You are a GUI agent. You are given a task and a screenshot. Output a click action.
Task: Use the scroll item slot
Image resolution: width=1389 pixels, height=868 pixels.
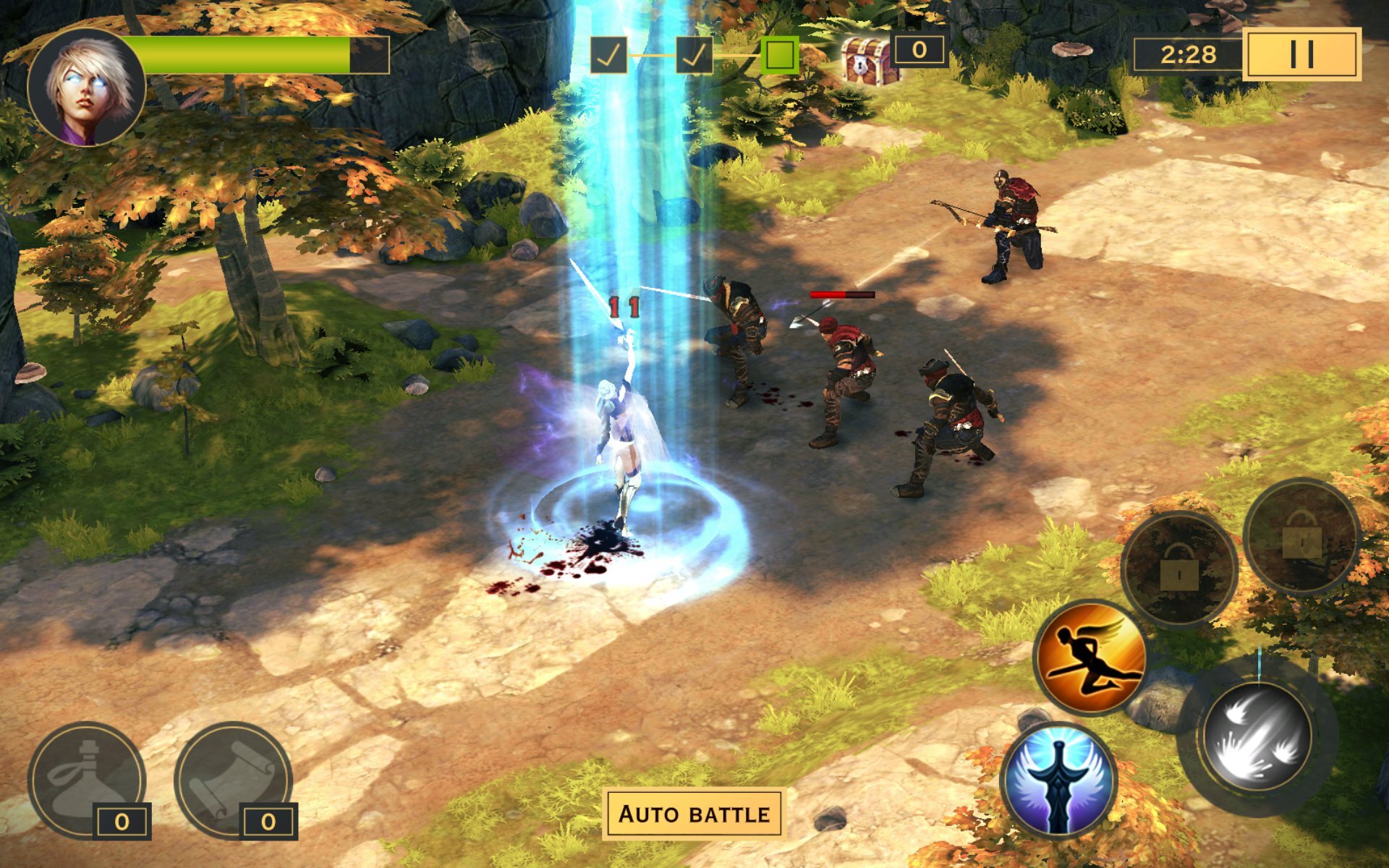tap(233, 780)
